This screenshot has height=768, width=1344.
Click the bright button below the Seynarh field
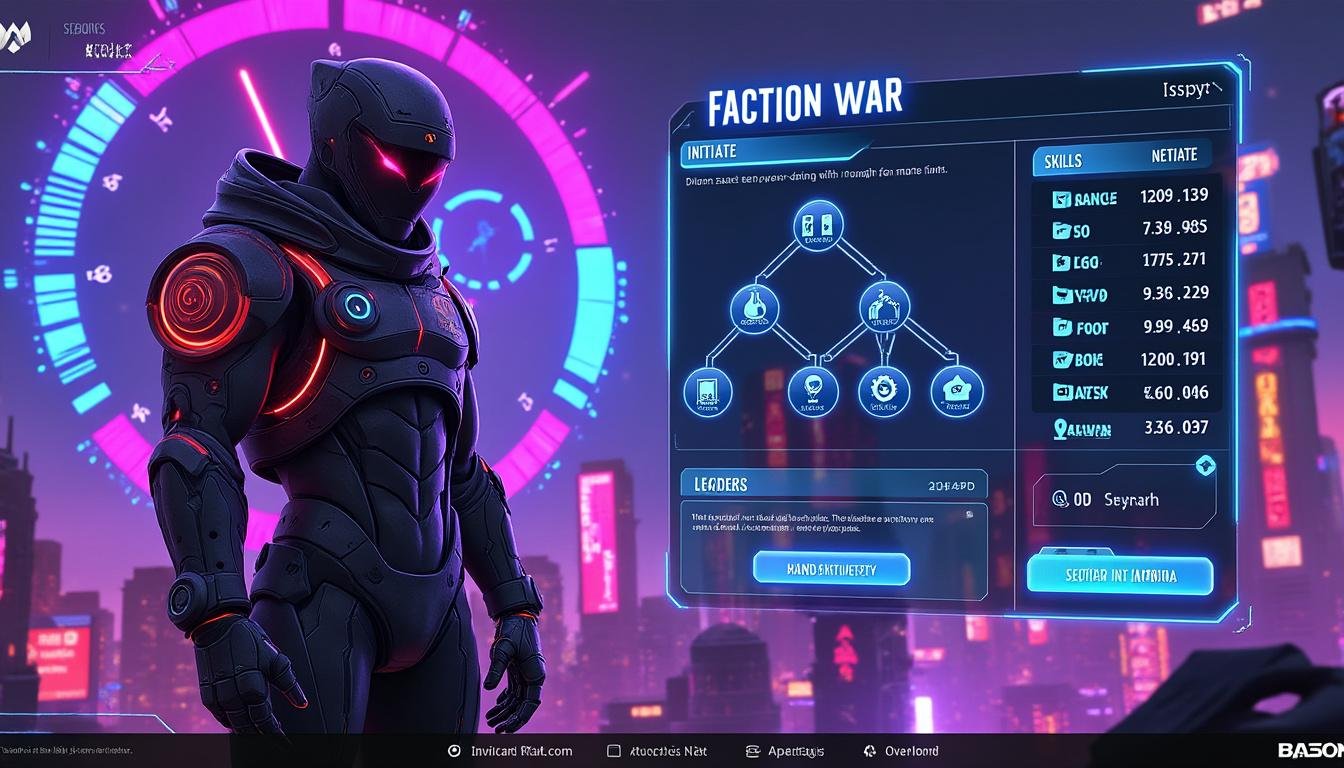tap(1119, 575)
